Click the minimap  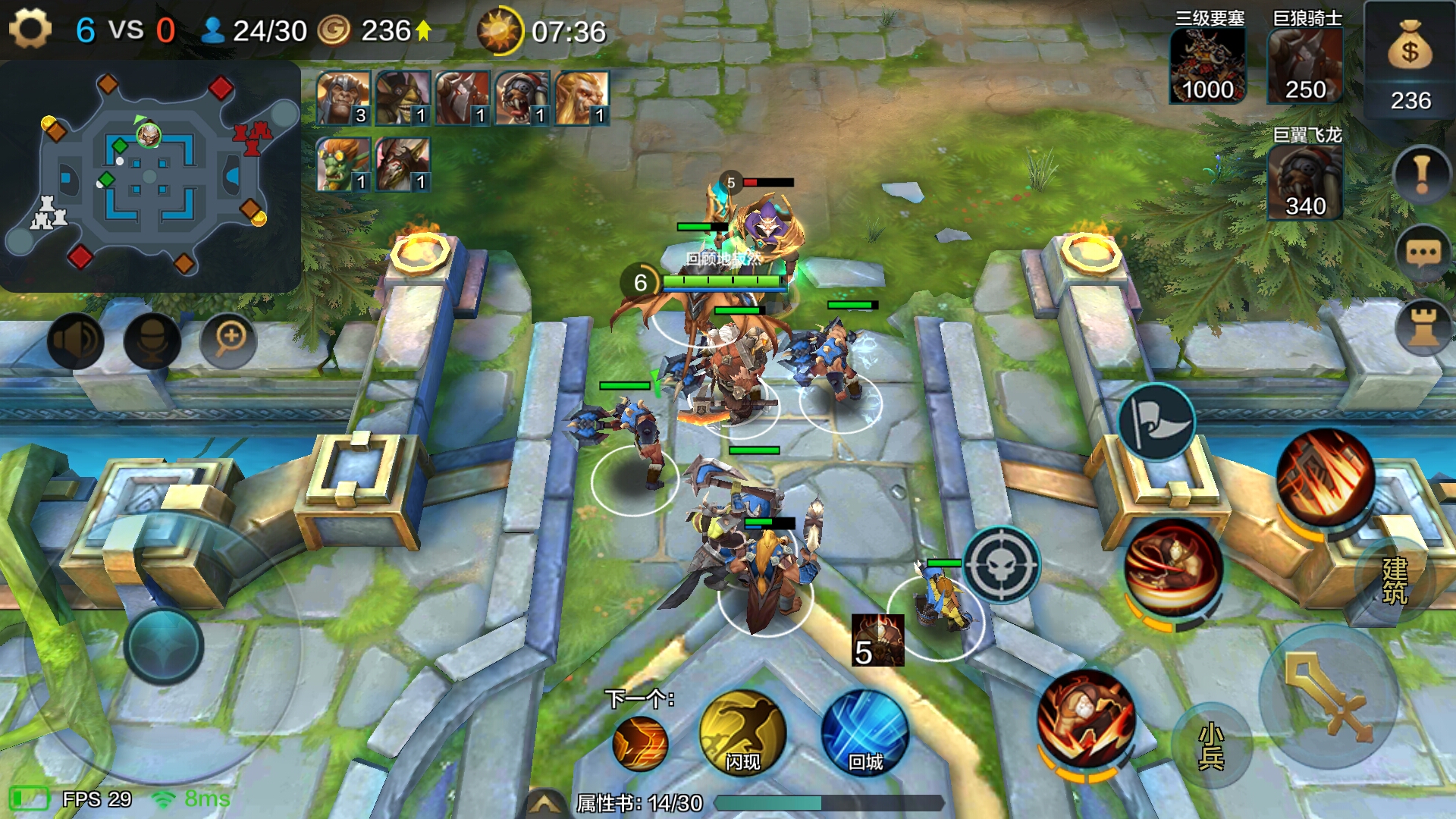coord(152,176)
